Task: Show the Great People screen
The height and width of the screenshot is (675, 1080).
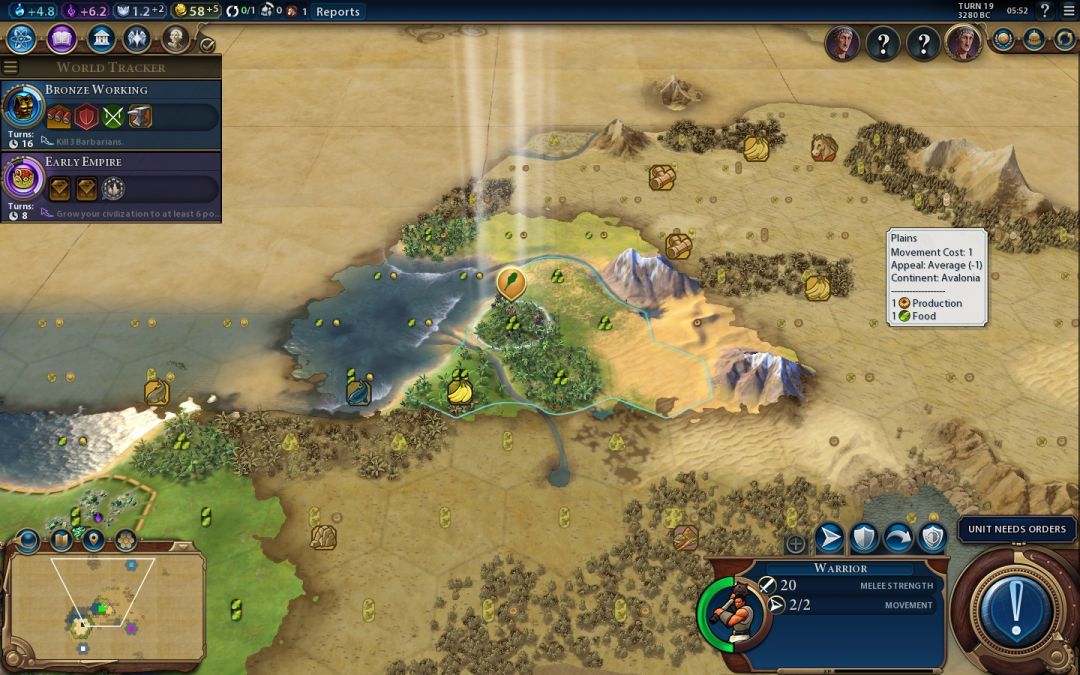Action: 176,39
